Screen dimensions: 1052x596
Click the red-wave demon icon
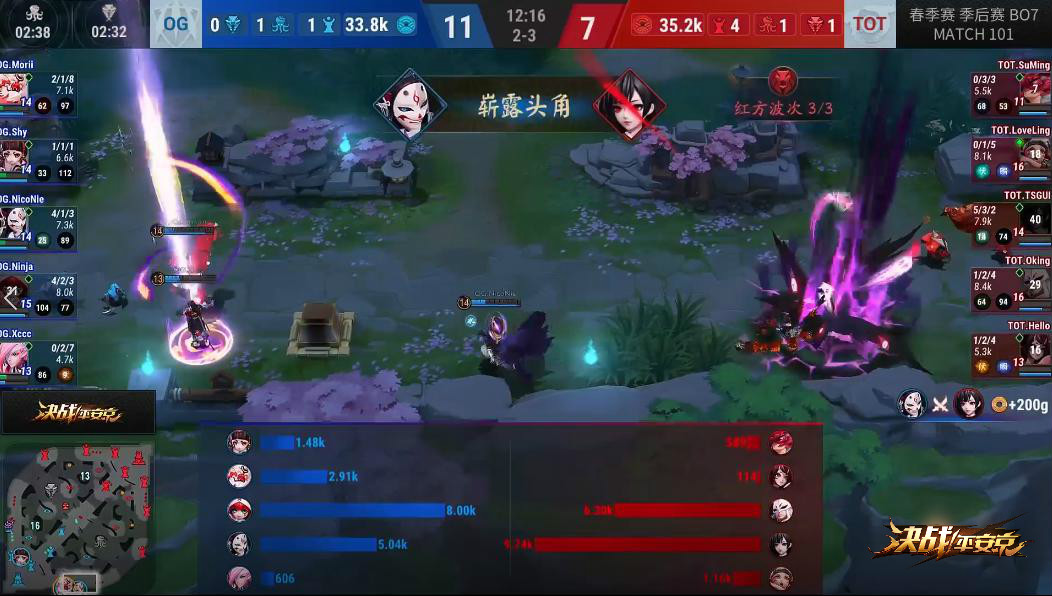(783, 81)
